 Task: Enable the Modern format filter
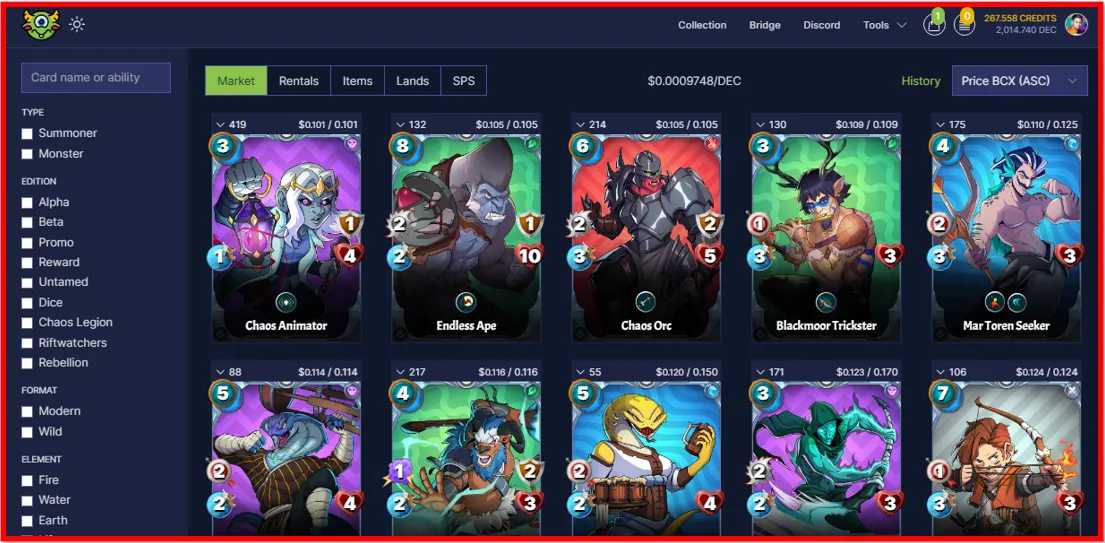pyautogui.click(x=28, y=411)
